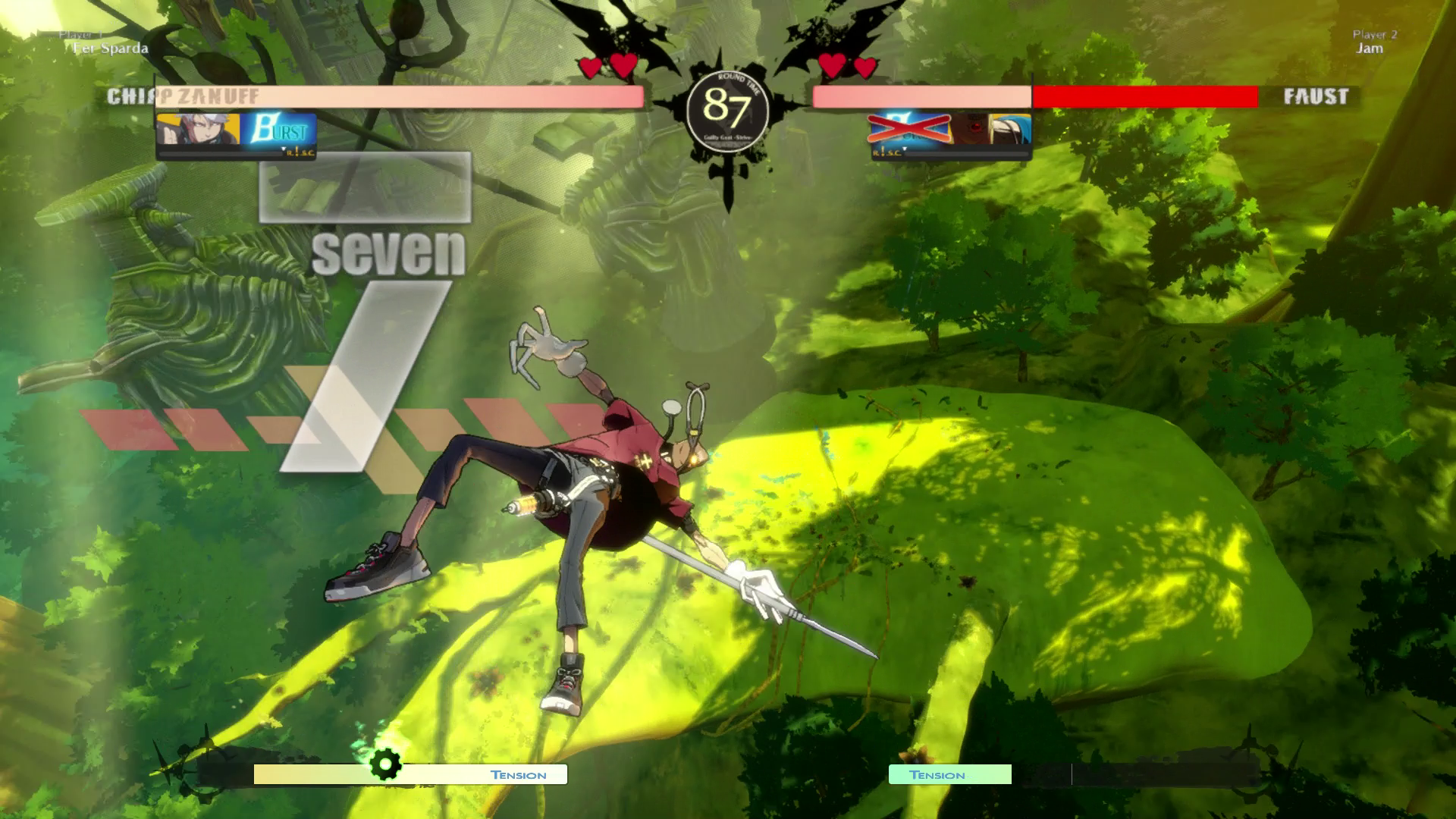Activate Player 1's blue Burst icon

pyautogui.click(x=278, y=130)
